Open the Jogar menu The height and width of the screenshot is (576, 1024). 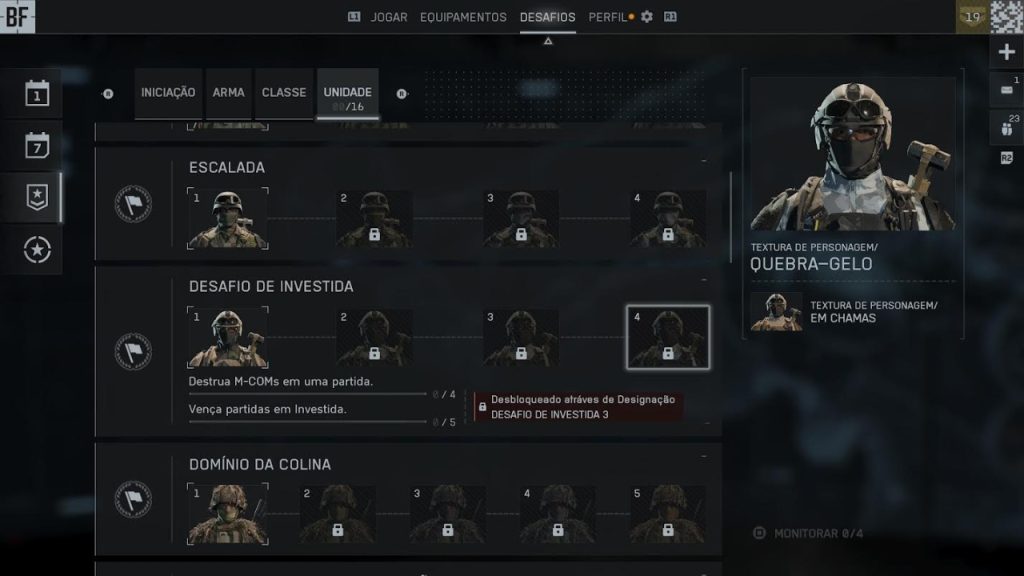coord(389,17)
